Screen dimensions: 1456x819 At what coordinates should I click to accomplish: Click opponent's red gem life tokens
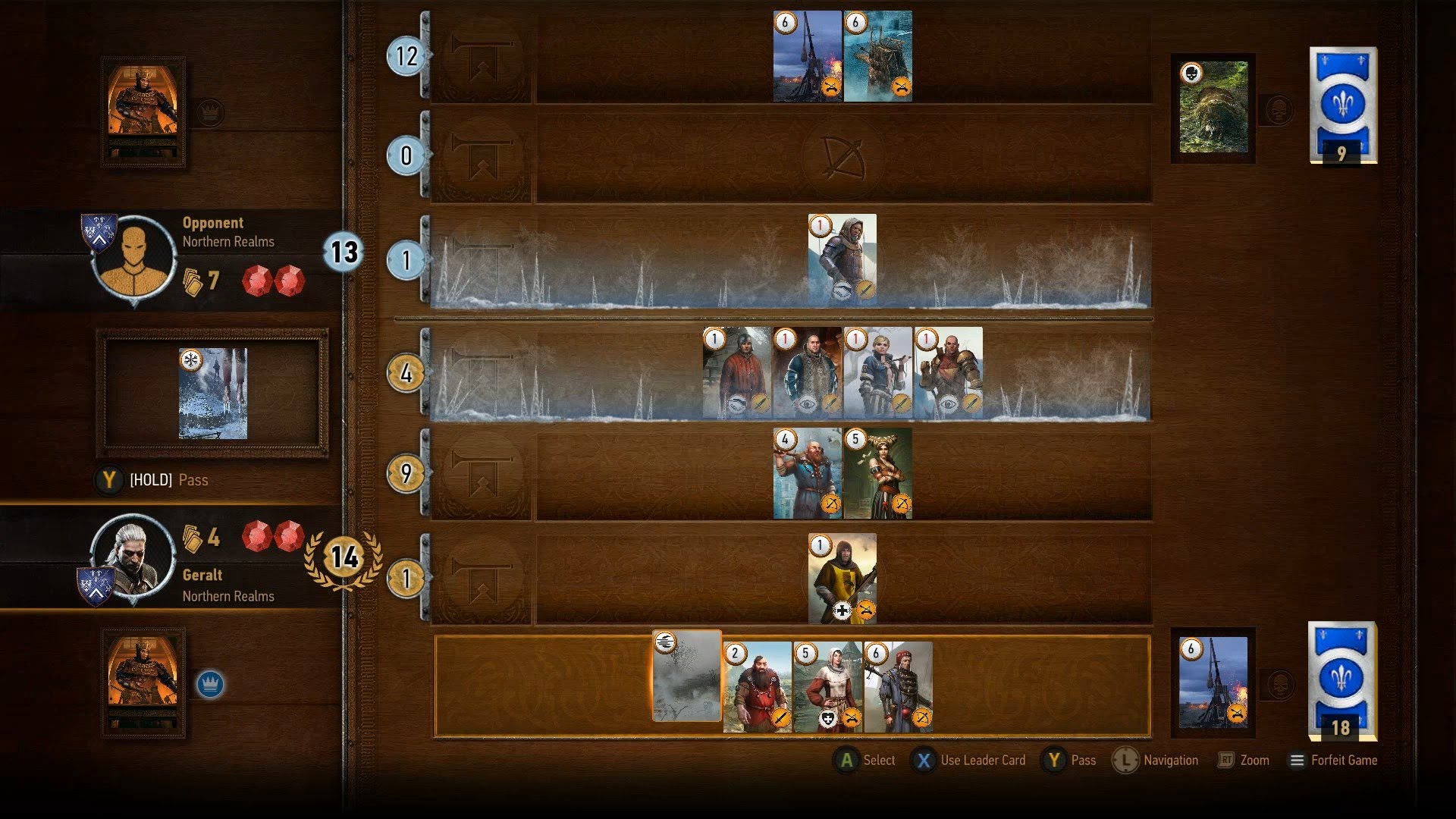coord(273,281)
